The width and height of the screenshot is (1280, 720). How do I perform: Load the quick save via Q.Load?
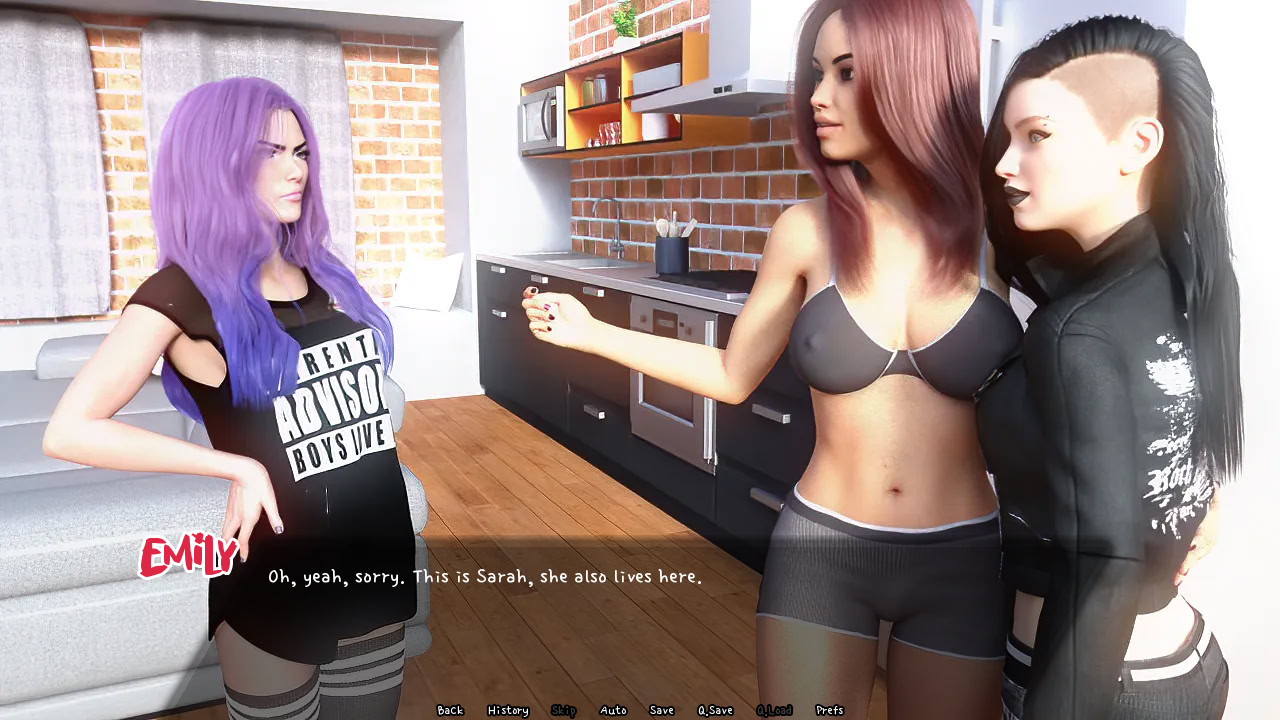point(772,709)
